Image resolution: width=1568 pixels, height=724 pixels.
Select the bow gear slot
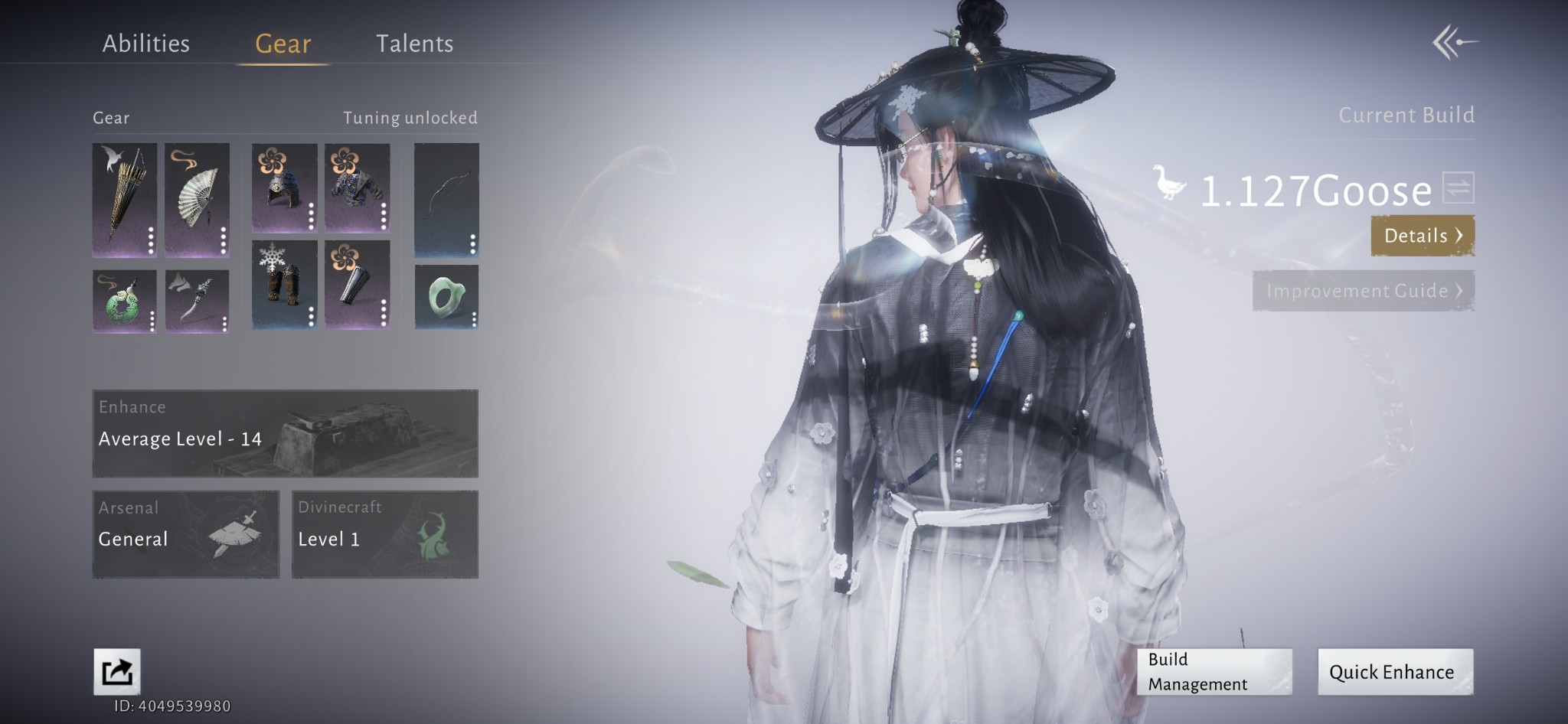[x=446, y=199]
